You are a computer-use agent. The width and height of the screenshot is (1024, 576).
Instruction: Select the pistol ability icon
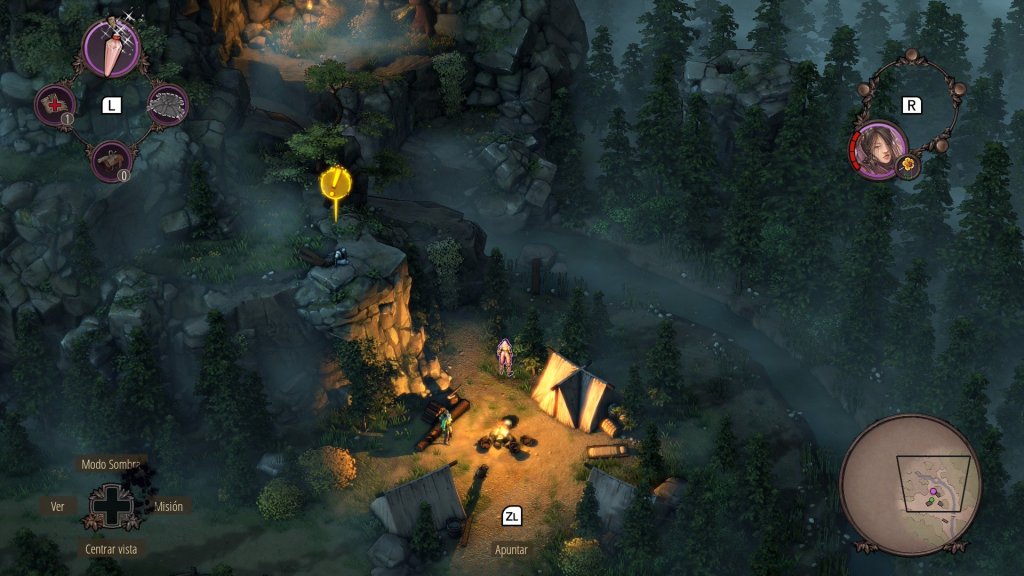(x=111, y=160)
